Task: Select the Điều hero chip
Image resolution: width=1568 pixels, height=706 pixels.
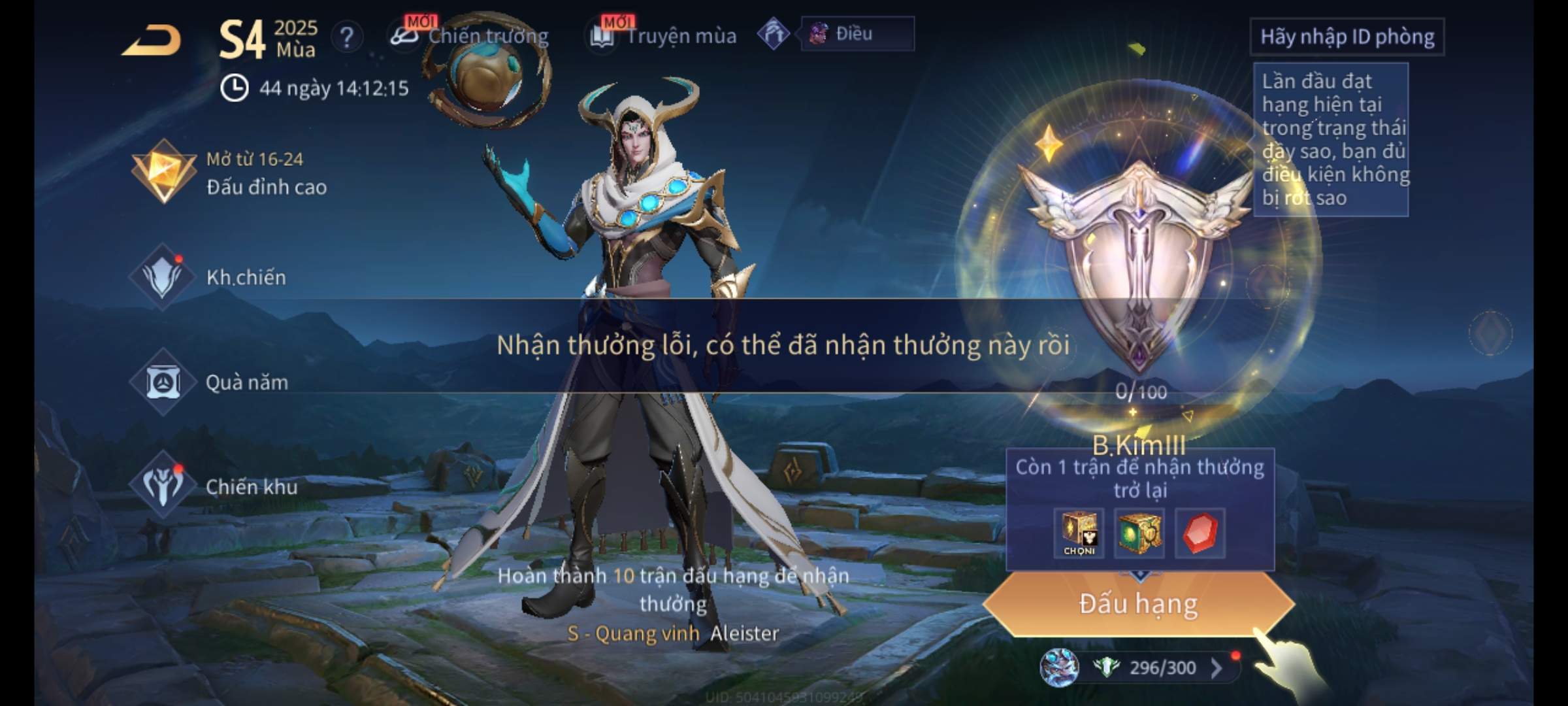Action: (x=856, y=34)
